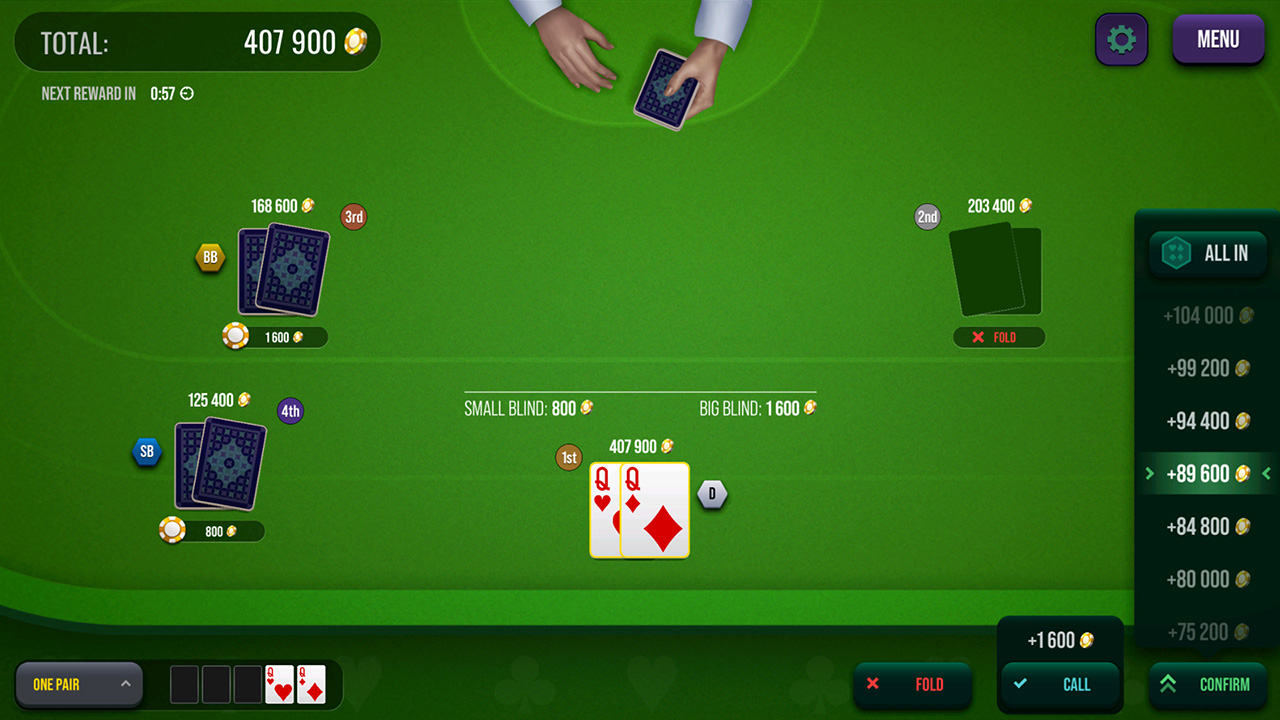Click the dealer button marked D

click(712, 493)
